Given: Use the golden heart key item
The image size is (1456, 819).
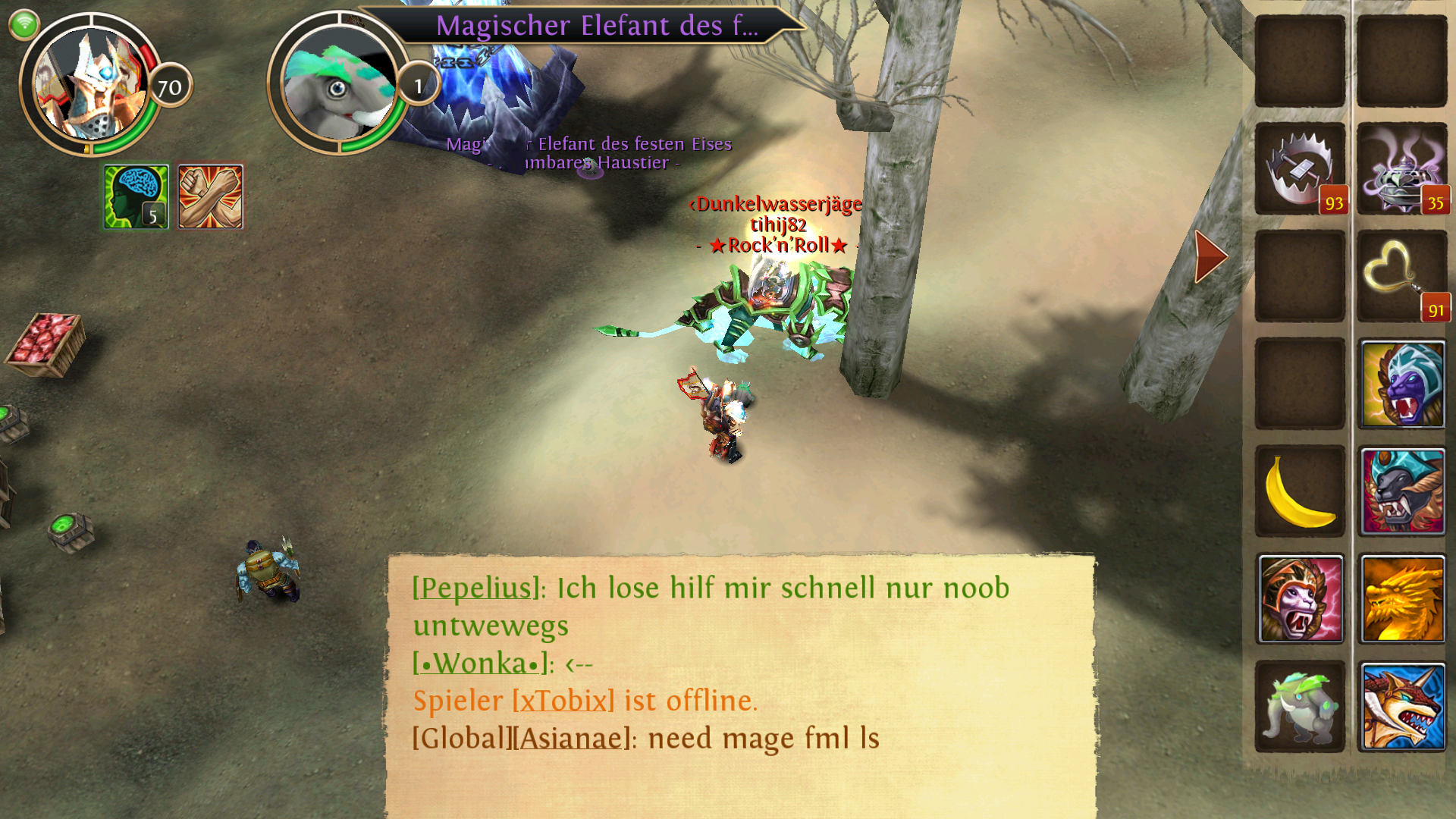Looking at the screenshot, I should [x=1401, y=276].
